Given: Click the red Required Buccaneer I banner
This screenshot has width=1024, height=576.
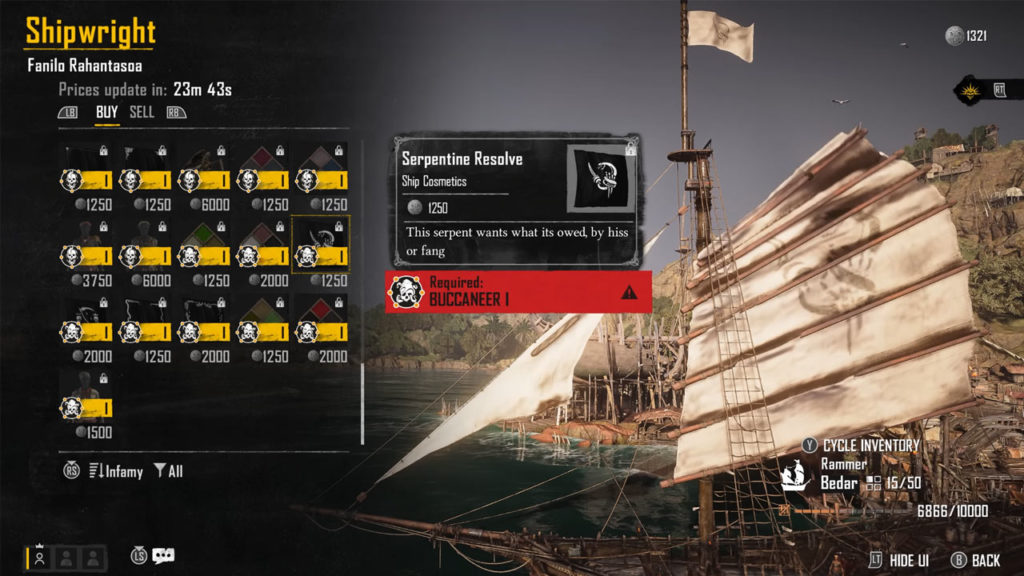Looking at the screenshot, I should click(x=518, y=292).
